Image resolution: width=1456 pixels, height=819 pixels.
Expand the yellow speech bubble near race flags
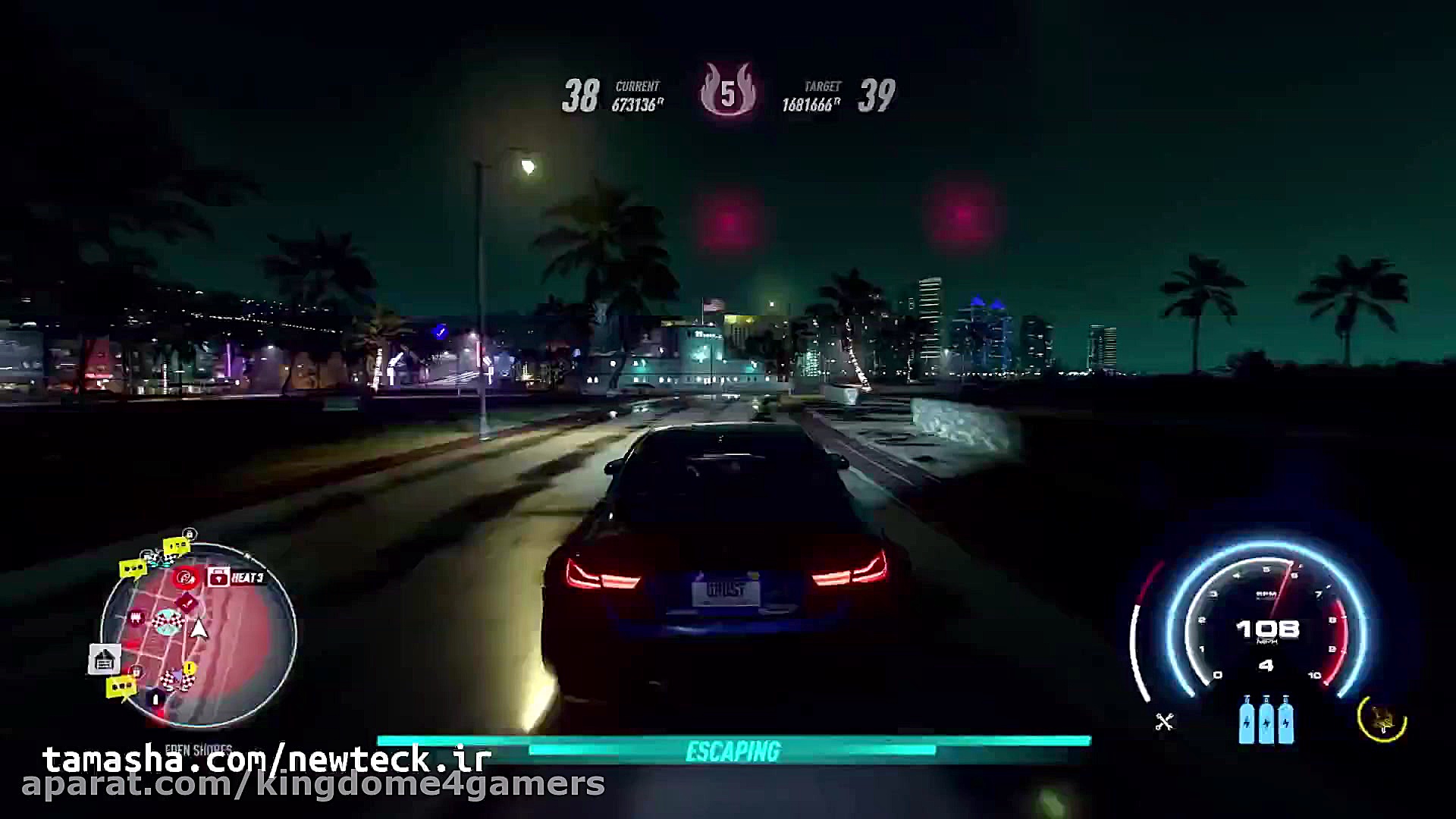click(177, 546)
